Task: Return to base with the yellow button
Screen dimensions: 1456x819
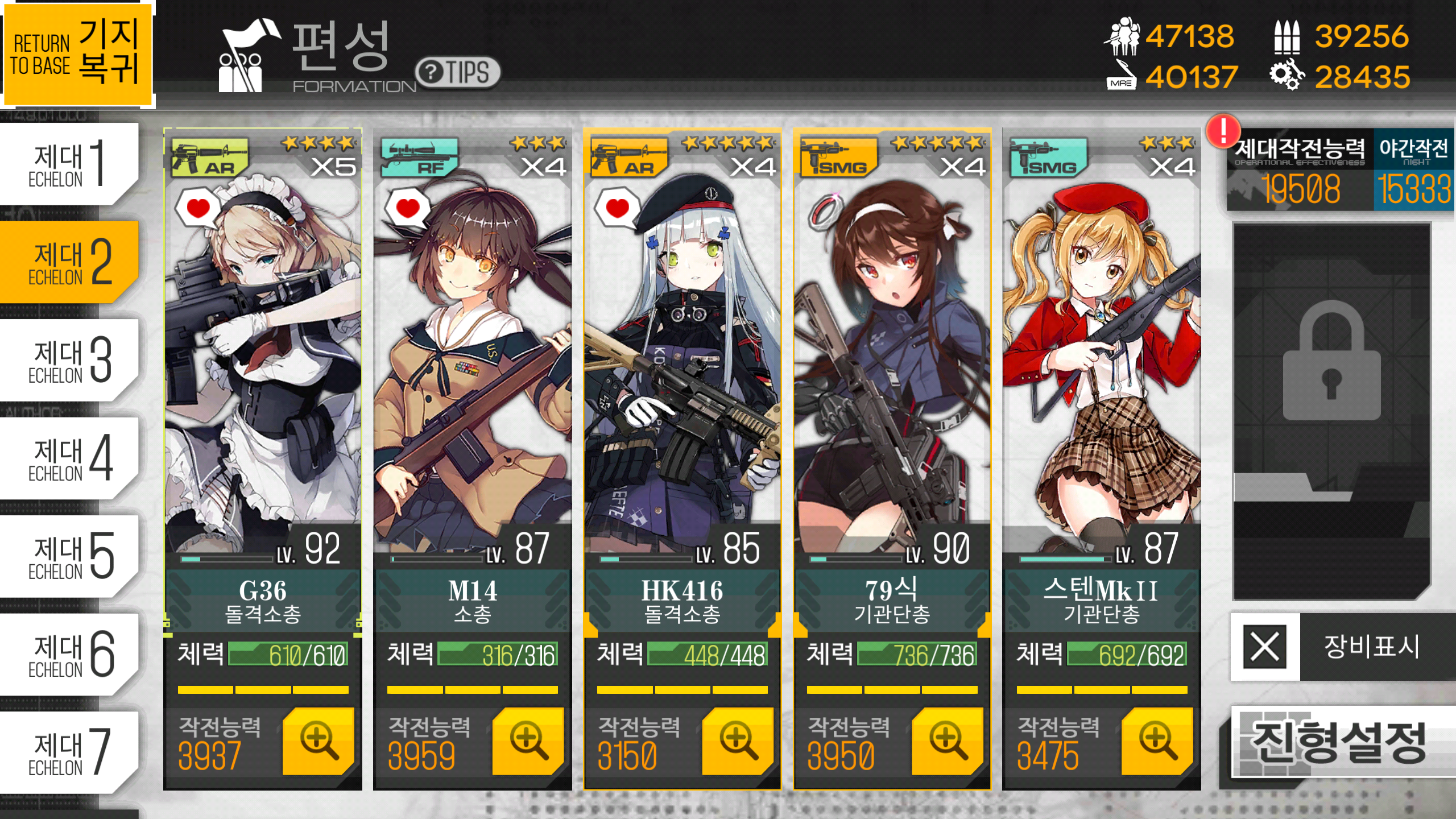Action: click(77, 54)
